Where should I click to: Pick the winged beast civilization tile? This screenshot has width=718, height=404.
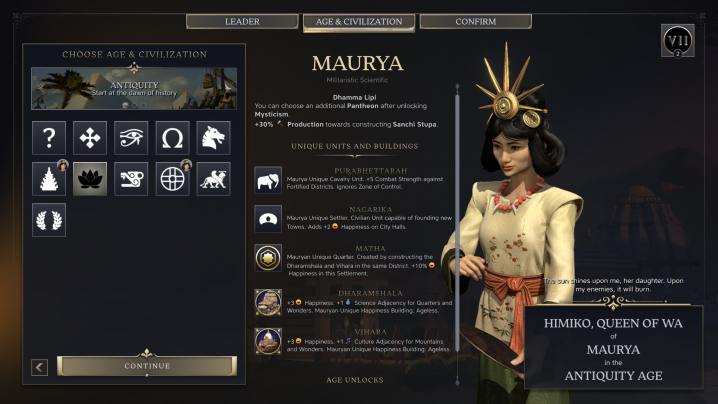point(213,179)
